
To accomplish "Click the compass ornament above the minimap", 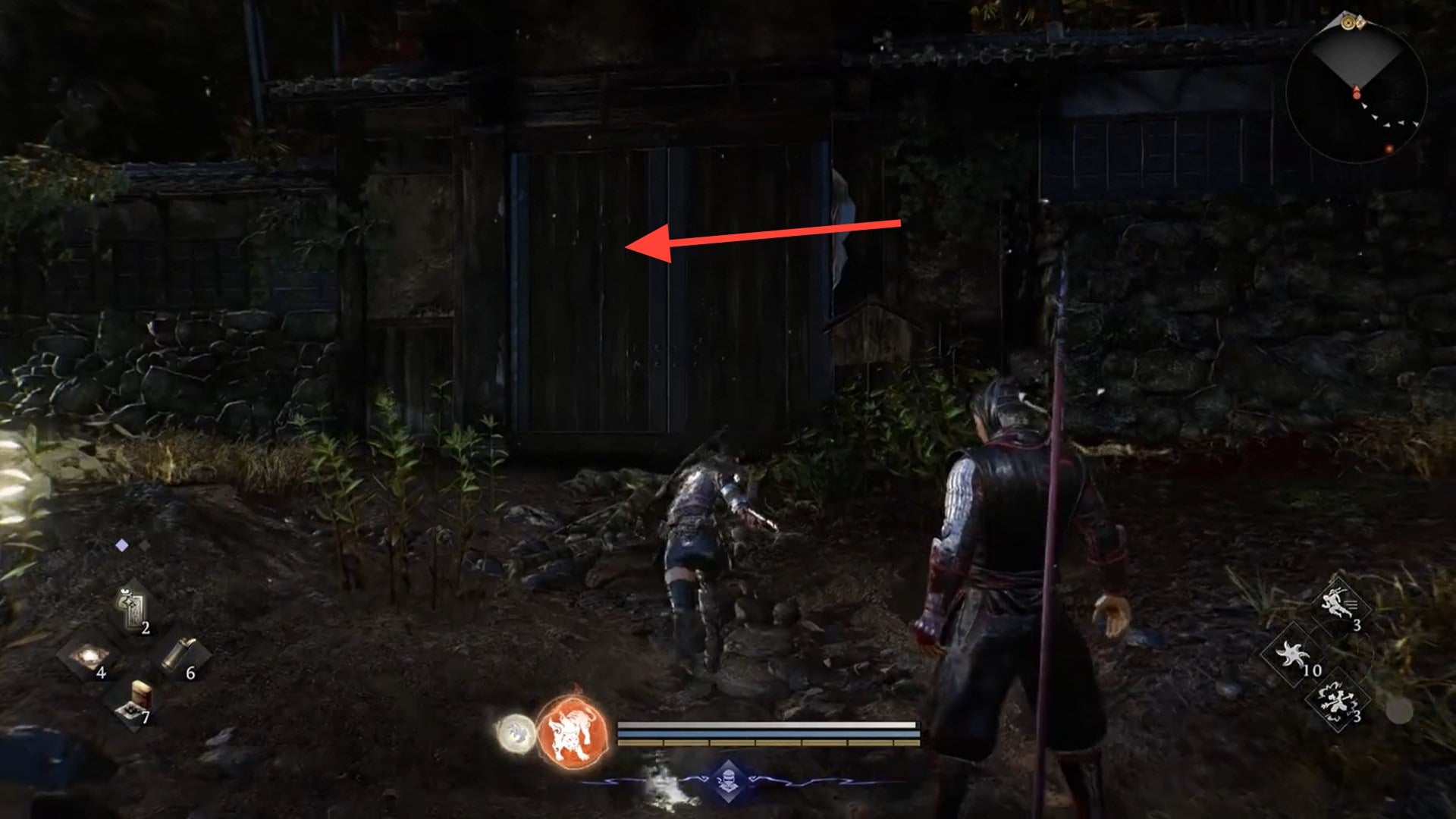I will (1348, 23).
